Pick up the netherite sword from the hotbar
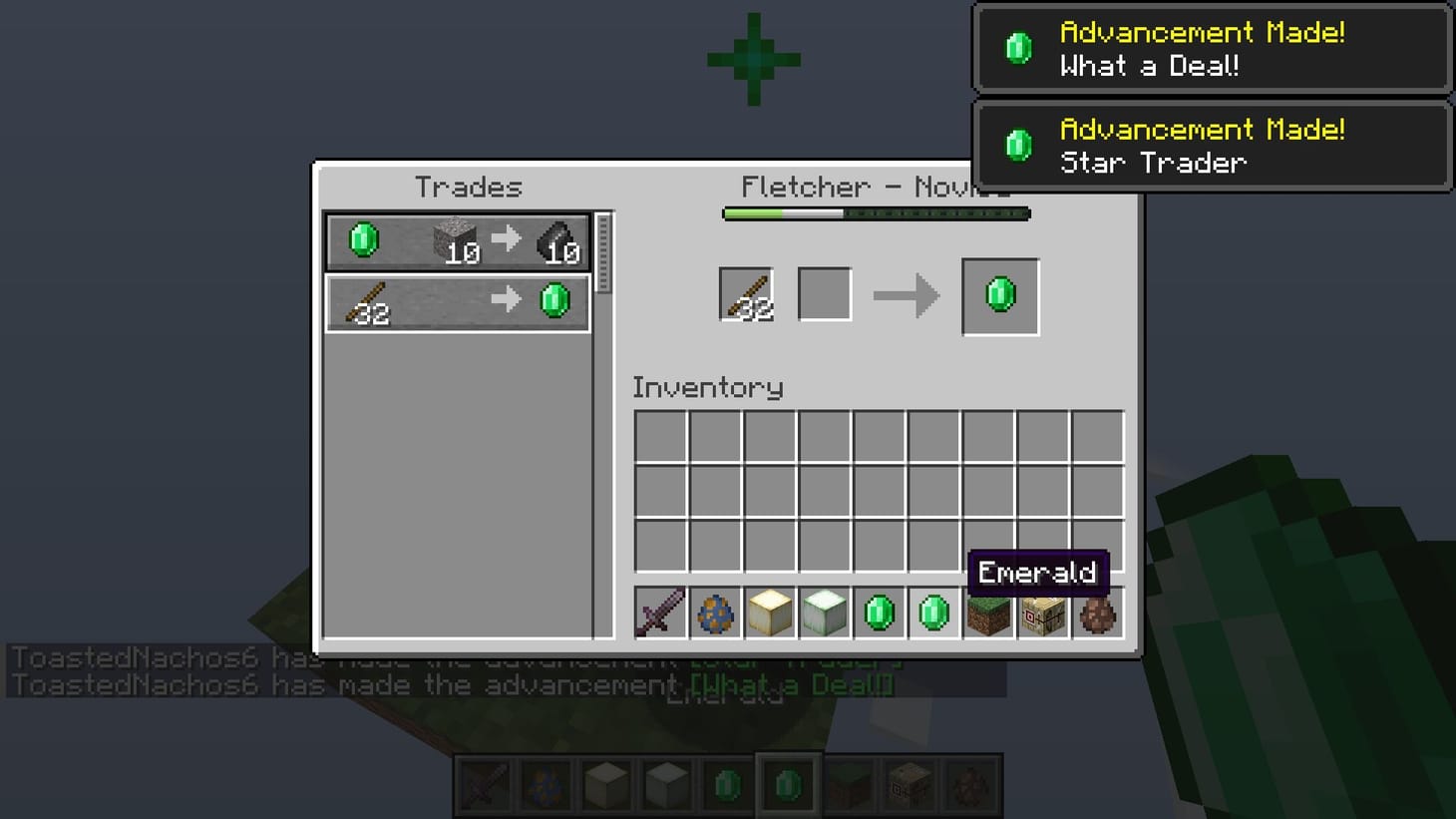The height and width of the screenshot is (819, 1456). point(660,614)
